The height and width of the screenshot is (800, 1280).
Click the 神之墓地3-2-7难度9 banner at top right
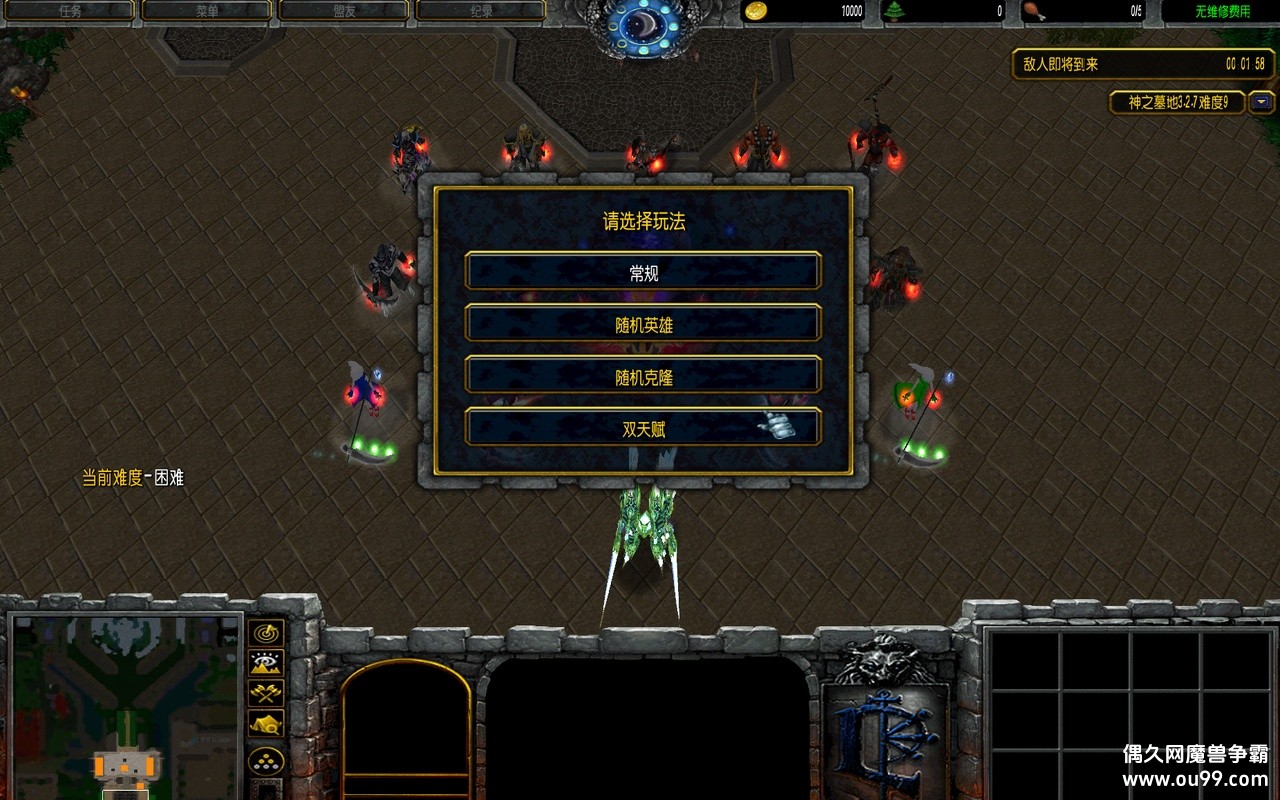click(x=1176, y=103)
